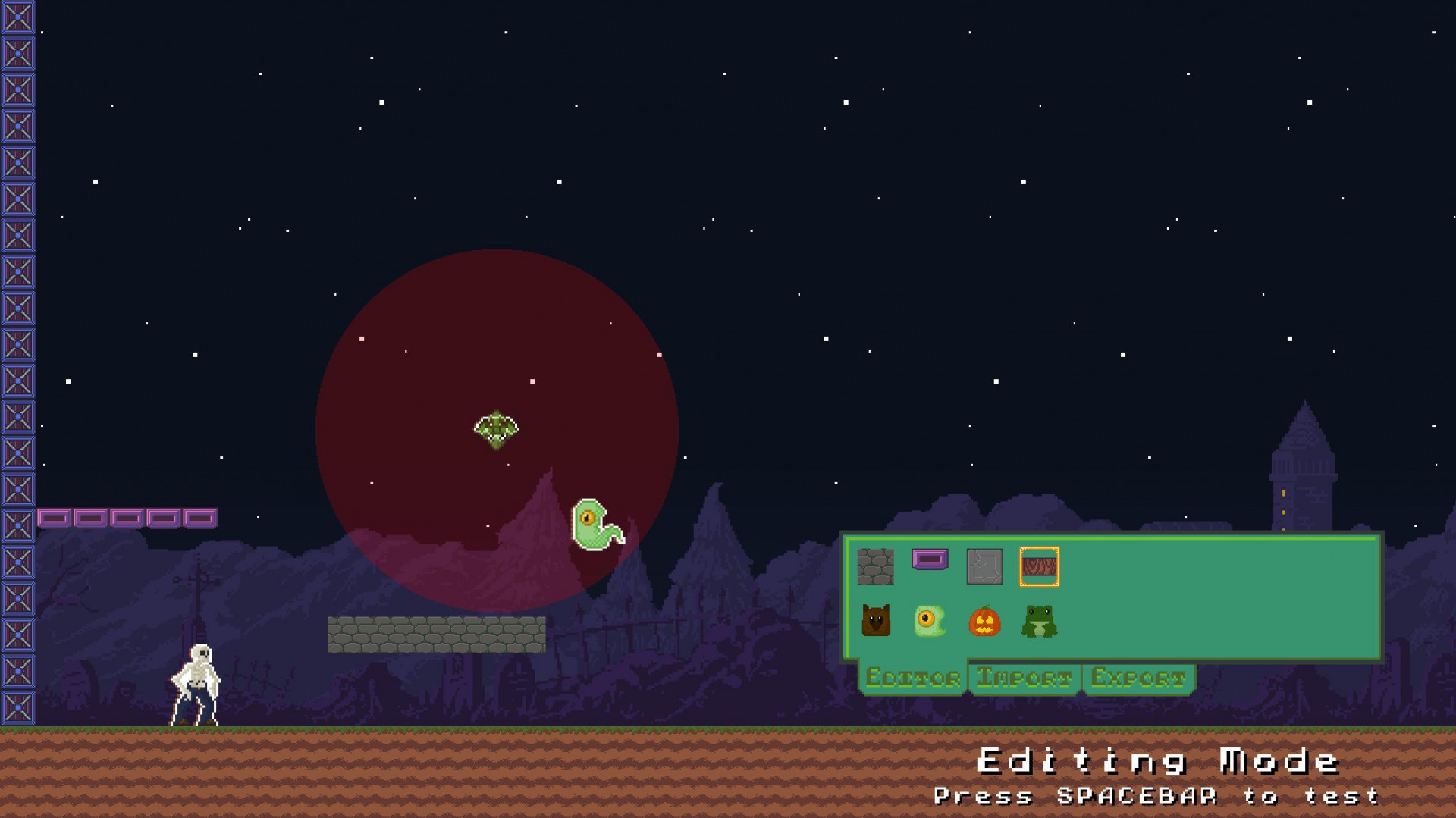This screenshot has width=1456, height=818.
Task: Select the frog entity in the palette
Action: click(1040, 622)
